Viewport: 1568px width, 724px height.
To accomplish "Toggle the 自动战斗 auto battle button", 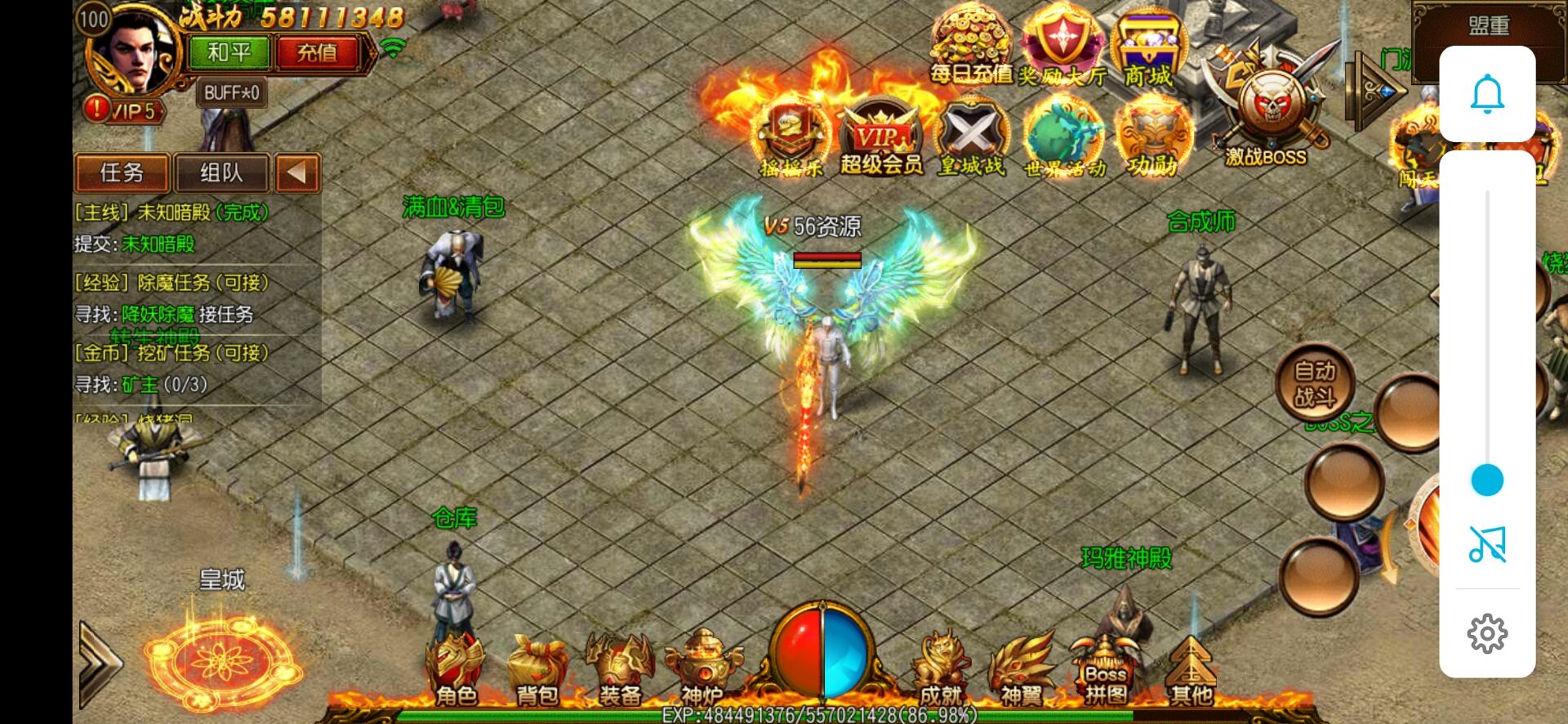I will [1315, 384].
